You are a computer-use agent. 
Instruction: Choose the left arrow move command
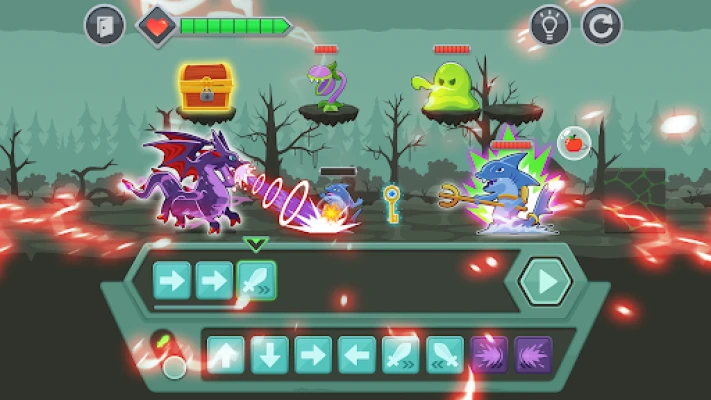point(357,355)
